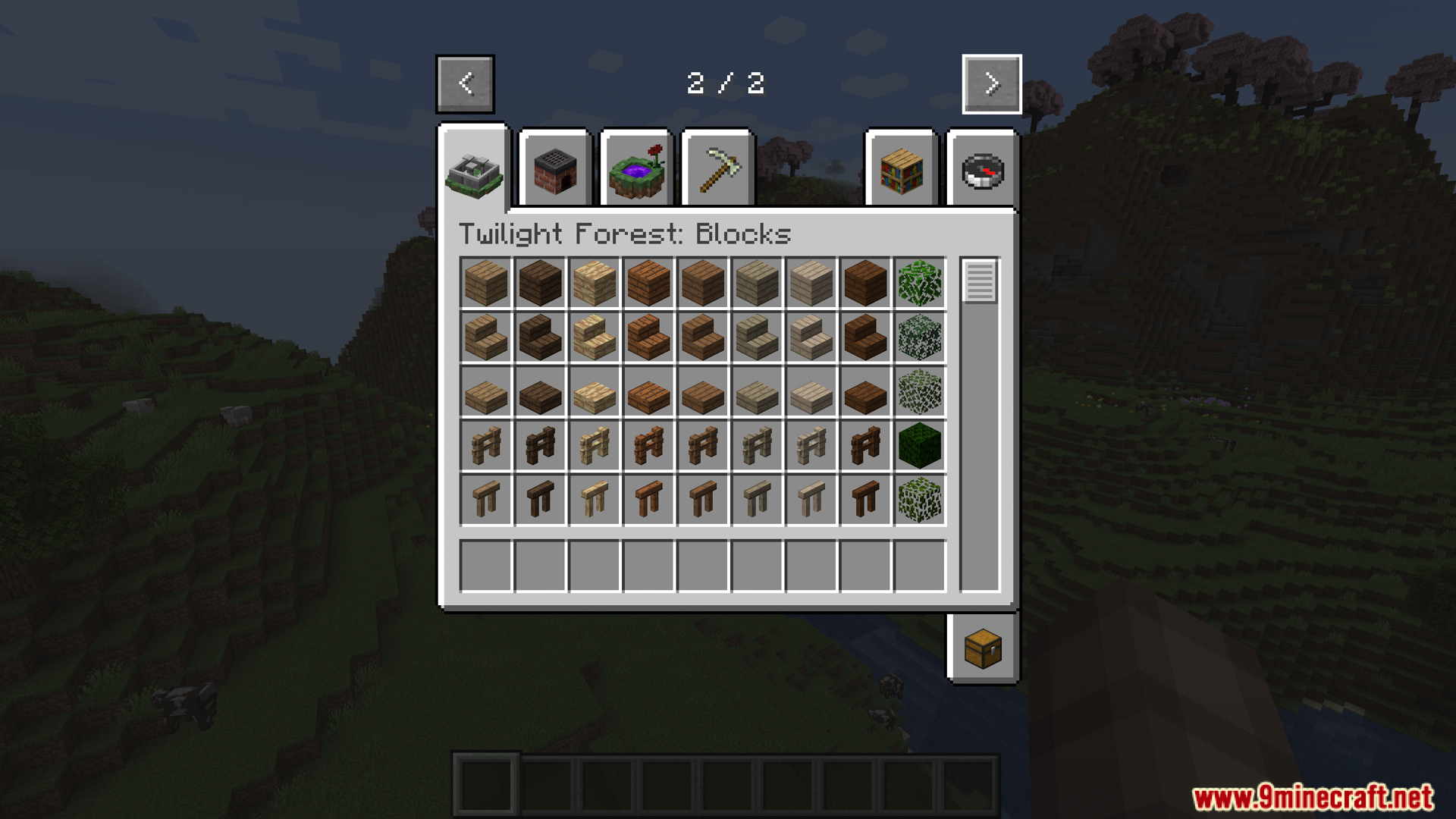Open the purple portal pool tab
Image resolution: width=1456 pixels, height=819 pixels.
point(636,171)
